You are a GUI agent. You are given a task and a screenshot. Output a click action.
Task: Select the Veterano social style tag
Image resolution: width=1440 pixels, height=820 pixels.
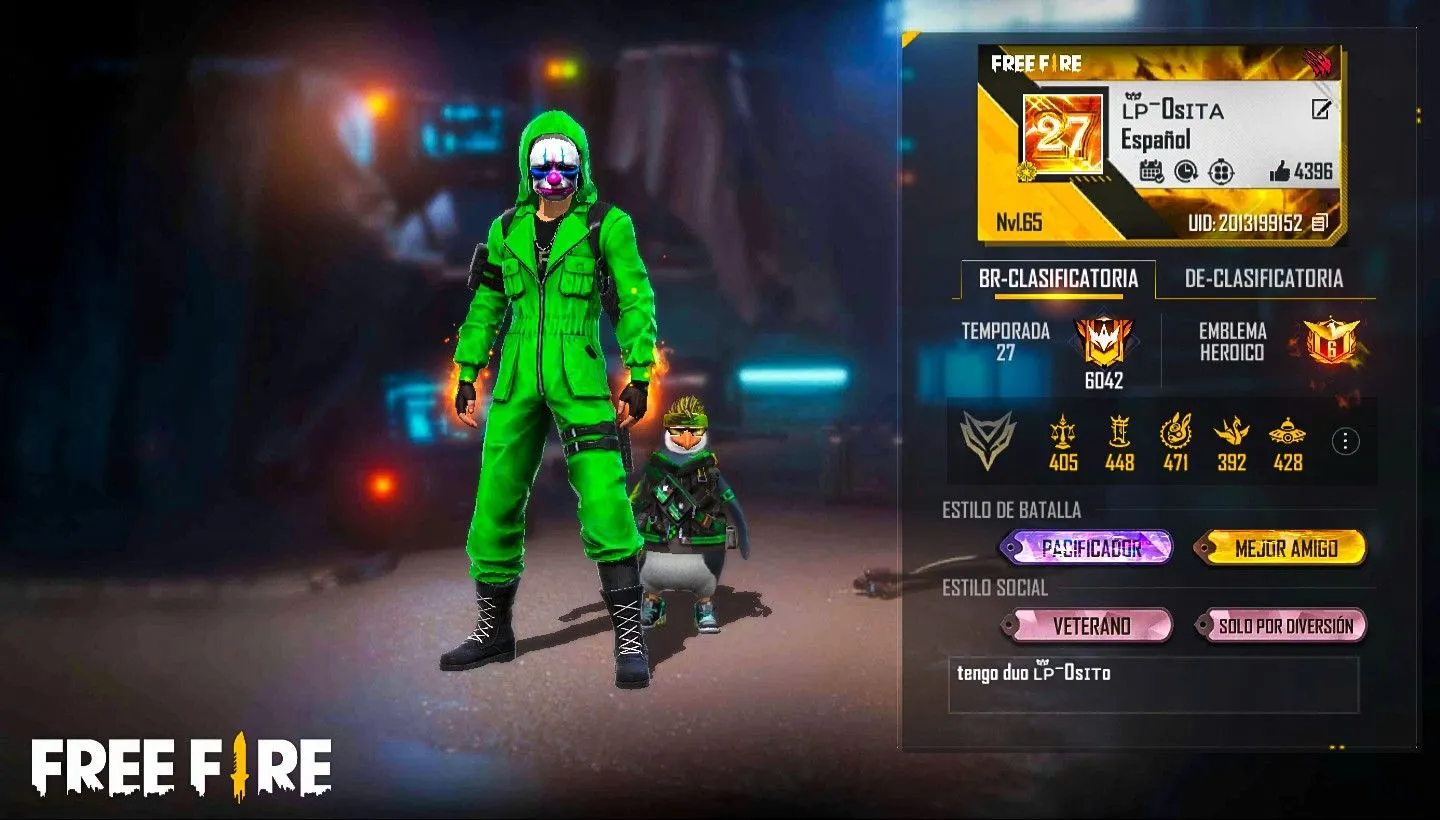(1090, 626)
